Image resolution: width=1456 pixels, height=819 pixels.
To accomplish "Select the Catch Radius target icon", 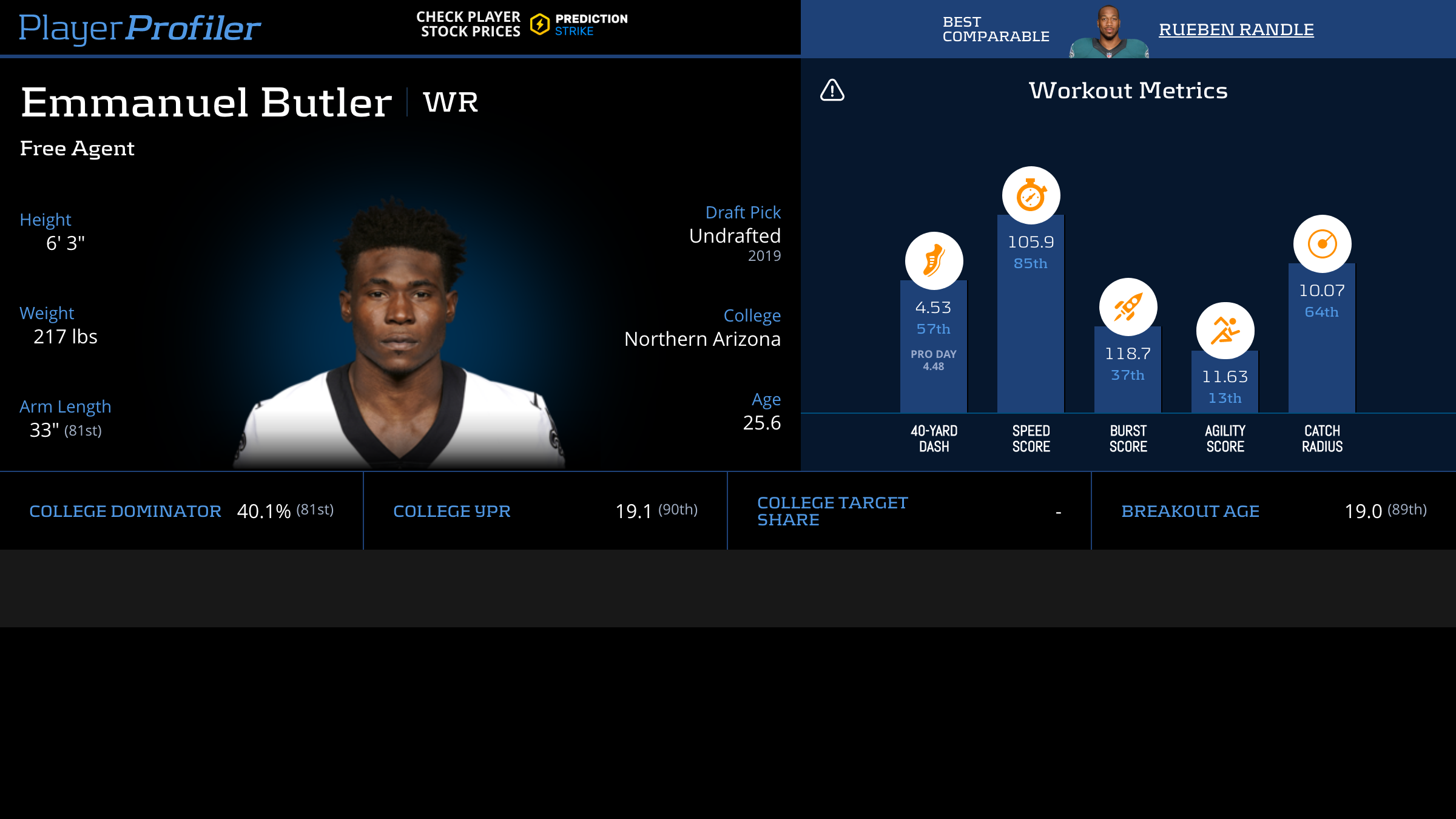I will pos(1322,244).
